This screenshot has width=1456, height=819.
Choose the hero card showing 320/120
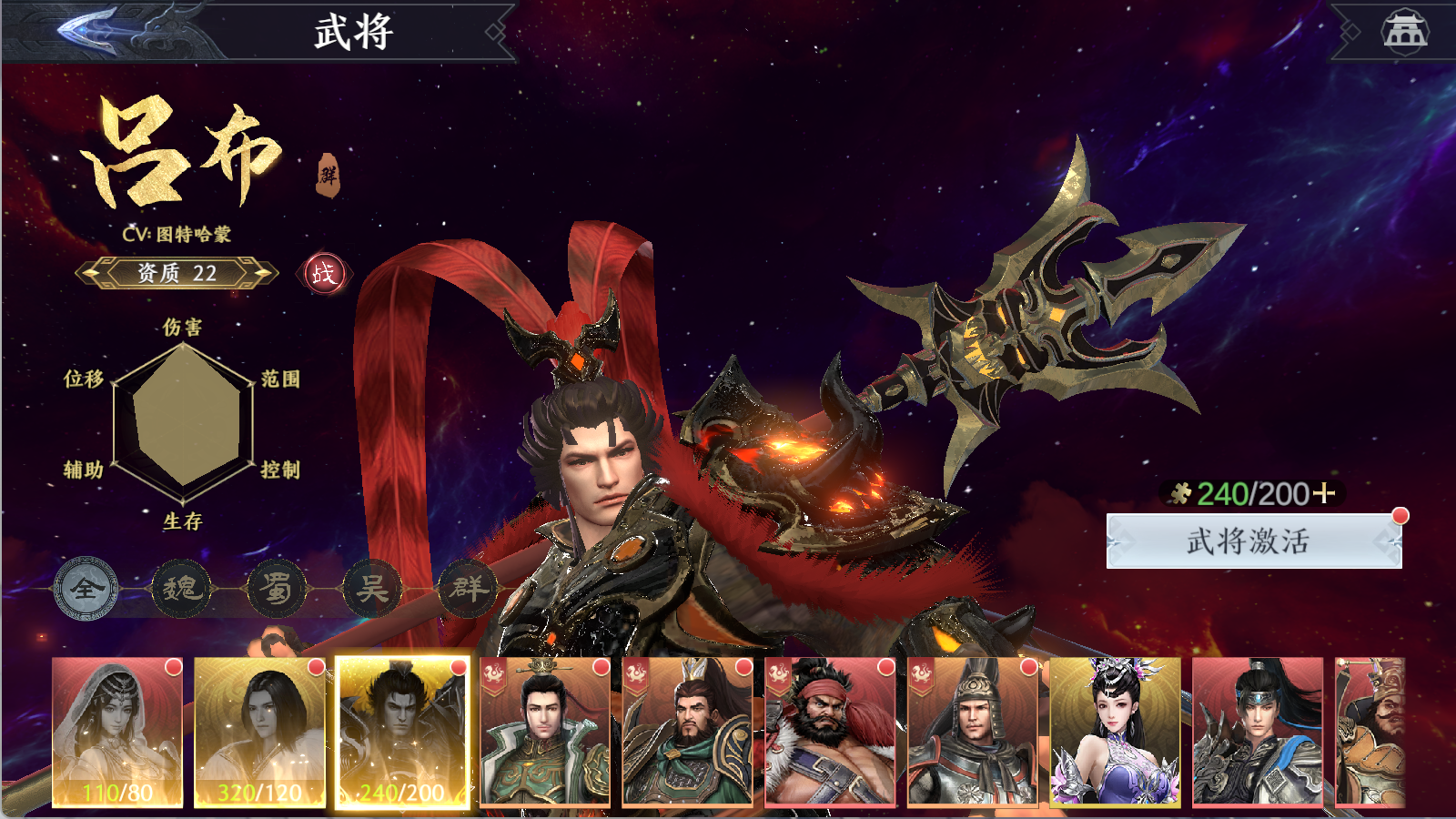[259, 733]
